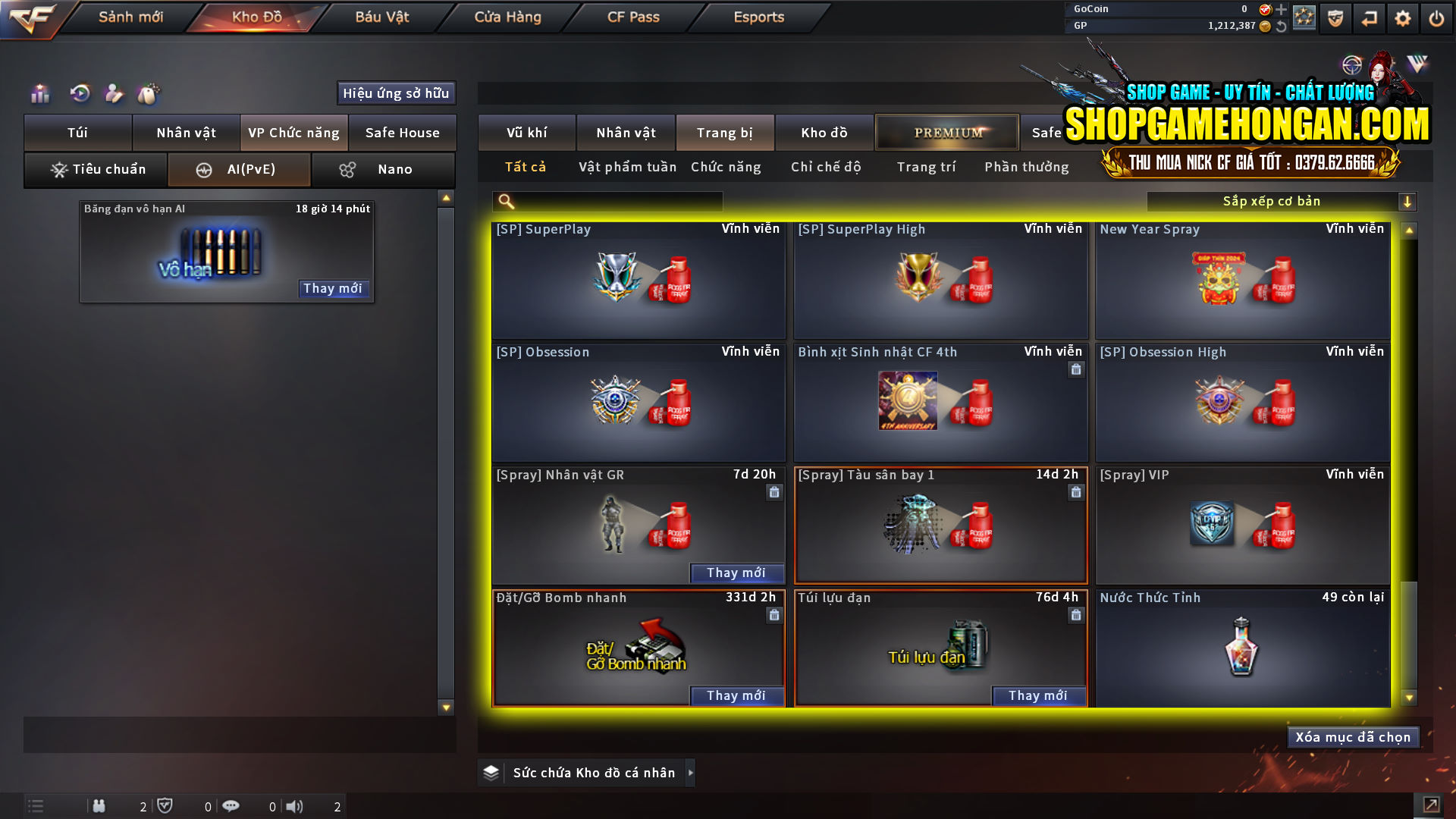Click the mute speaker icon on the bottom status bar
This screenshot has width=1456, height=819.
[295, 806]
